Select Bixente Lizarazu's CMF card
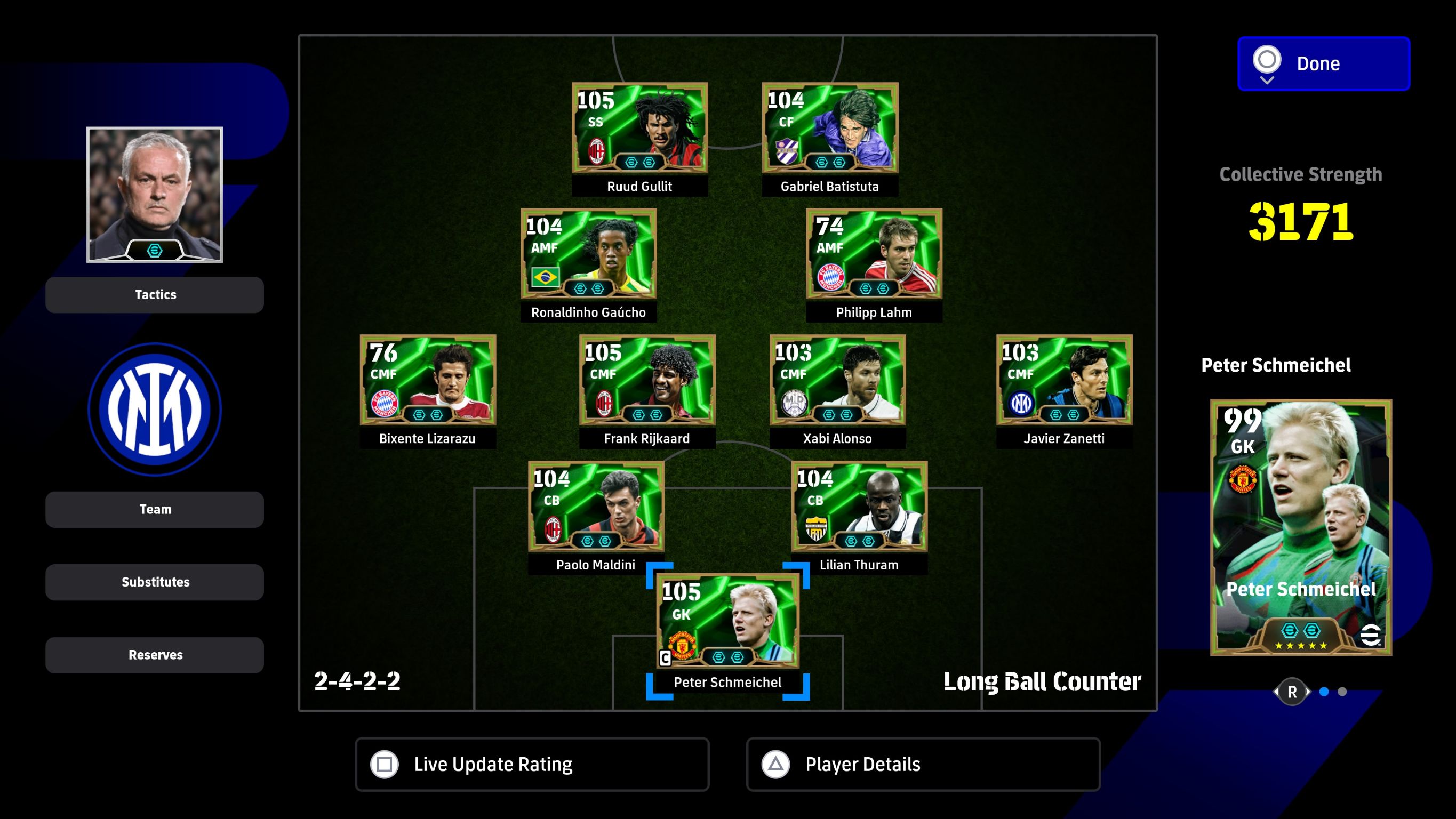1456x819 pixels. pyautogui.click(x=428, y=380)
